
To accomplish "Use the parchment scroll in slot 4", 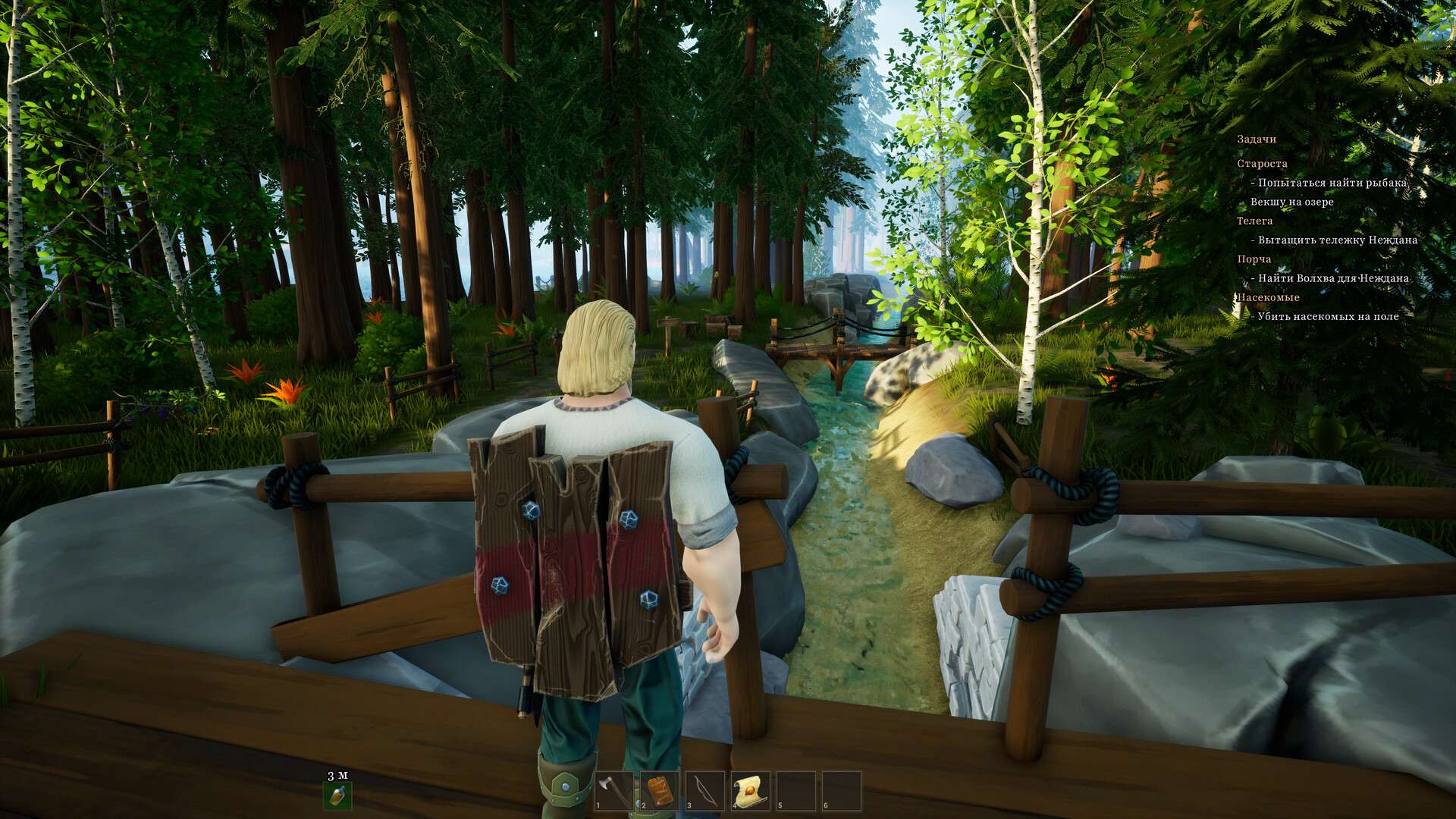I will pyautogui.click(x=750, y=791).
